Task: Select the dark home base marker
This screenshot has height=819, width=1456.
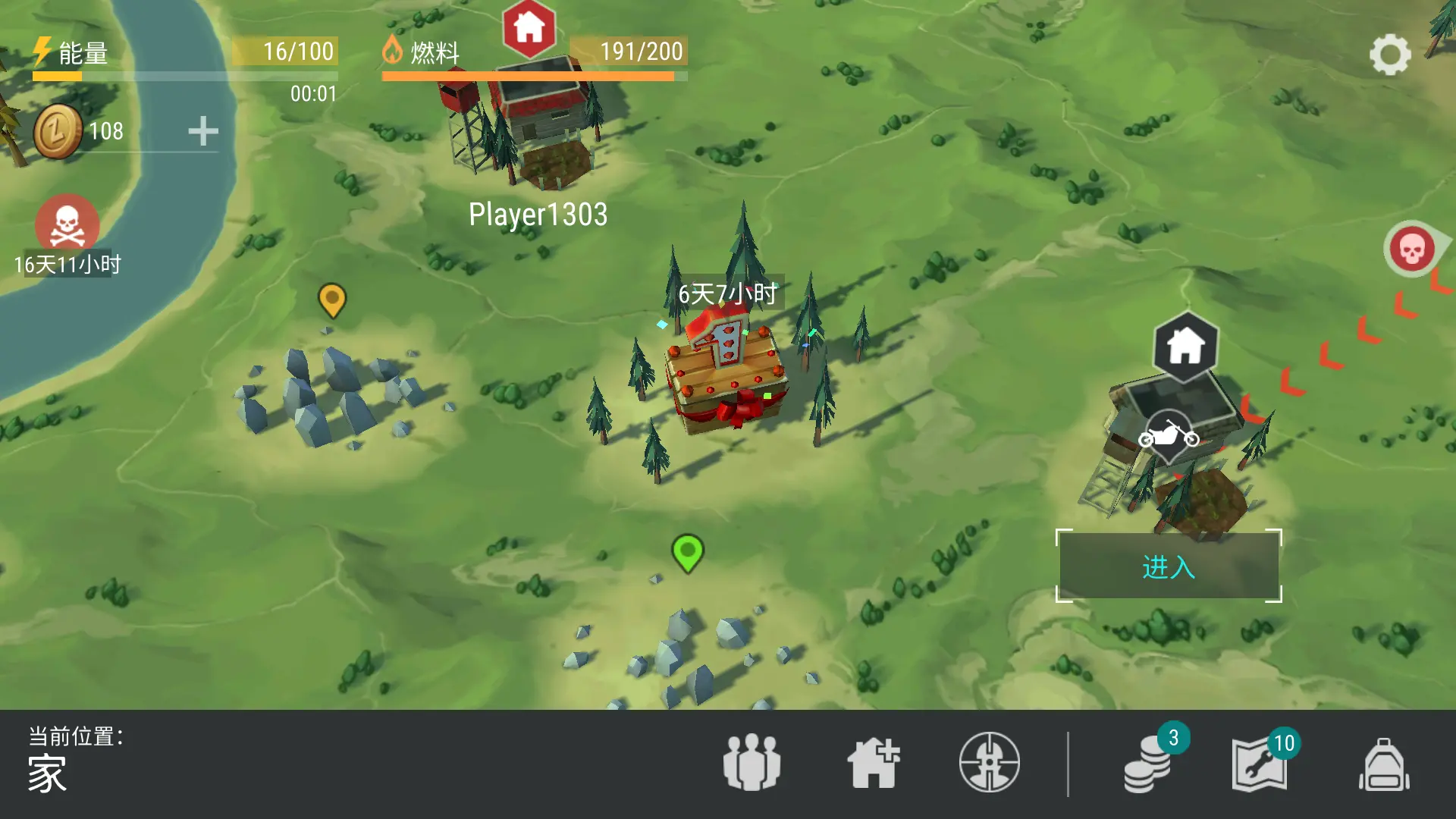Action: coord(1185,347)
